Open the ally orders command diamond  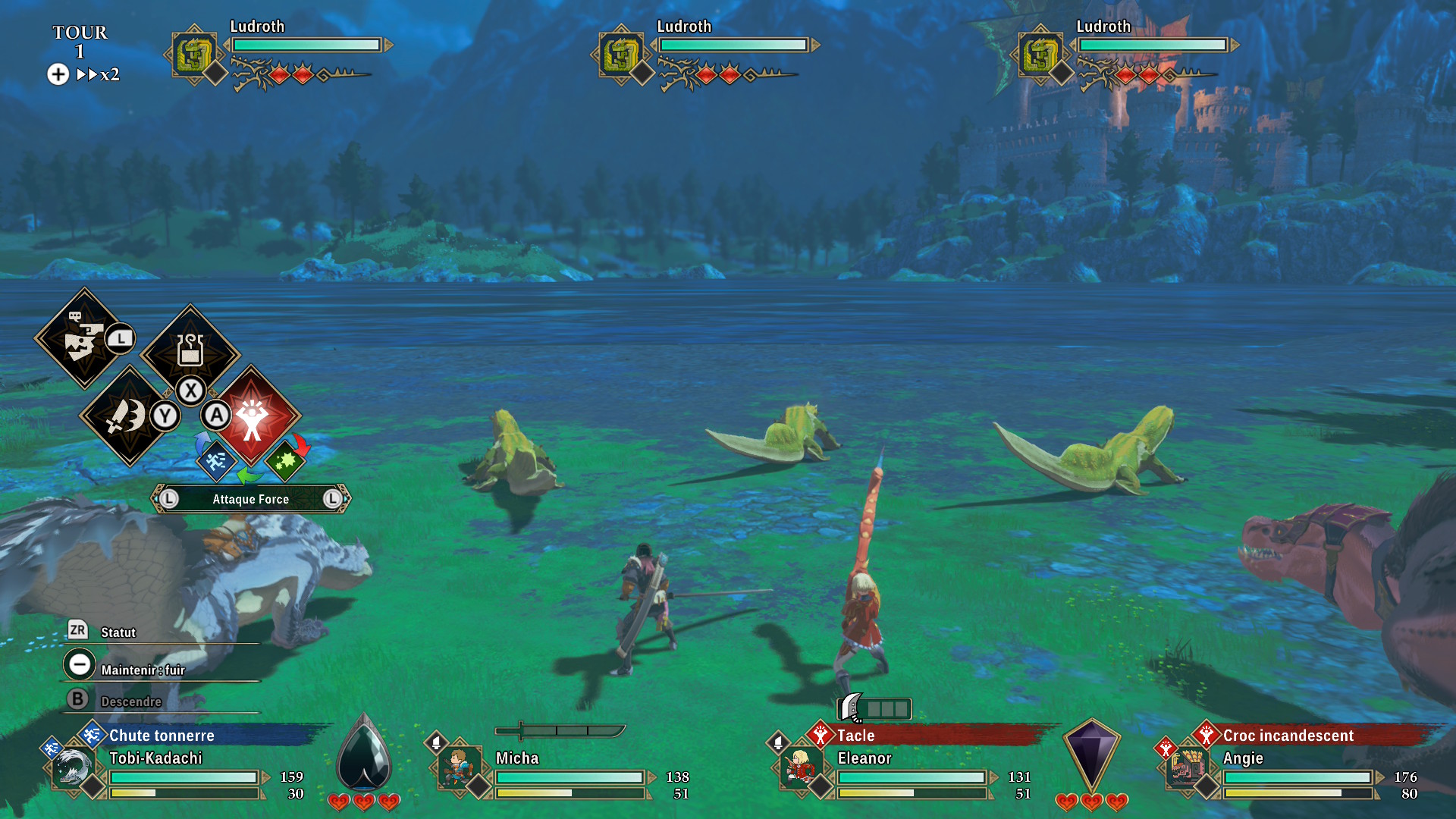[83, 338]
